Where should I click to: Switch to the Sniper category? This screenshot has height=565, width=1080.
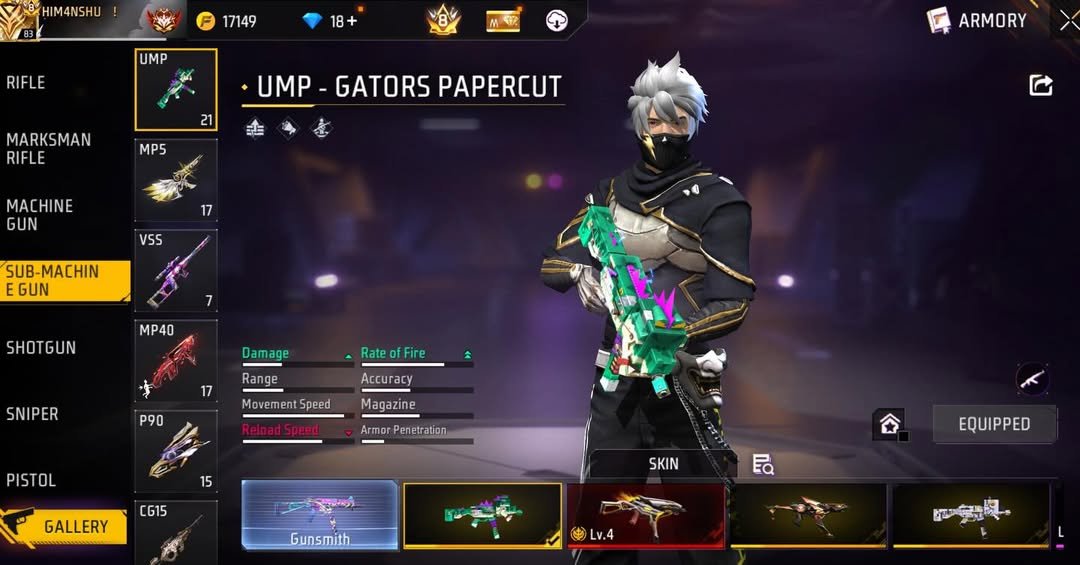(x=33, y=414)
